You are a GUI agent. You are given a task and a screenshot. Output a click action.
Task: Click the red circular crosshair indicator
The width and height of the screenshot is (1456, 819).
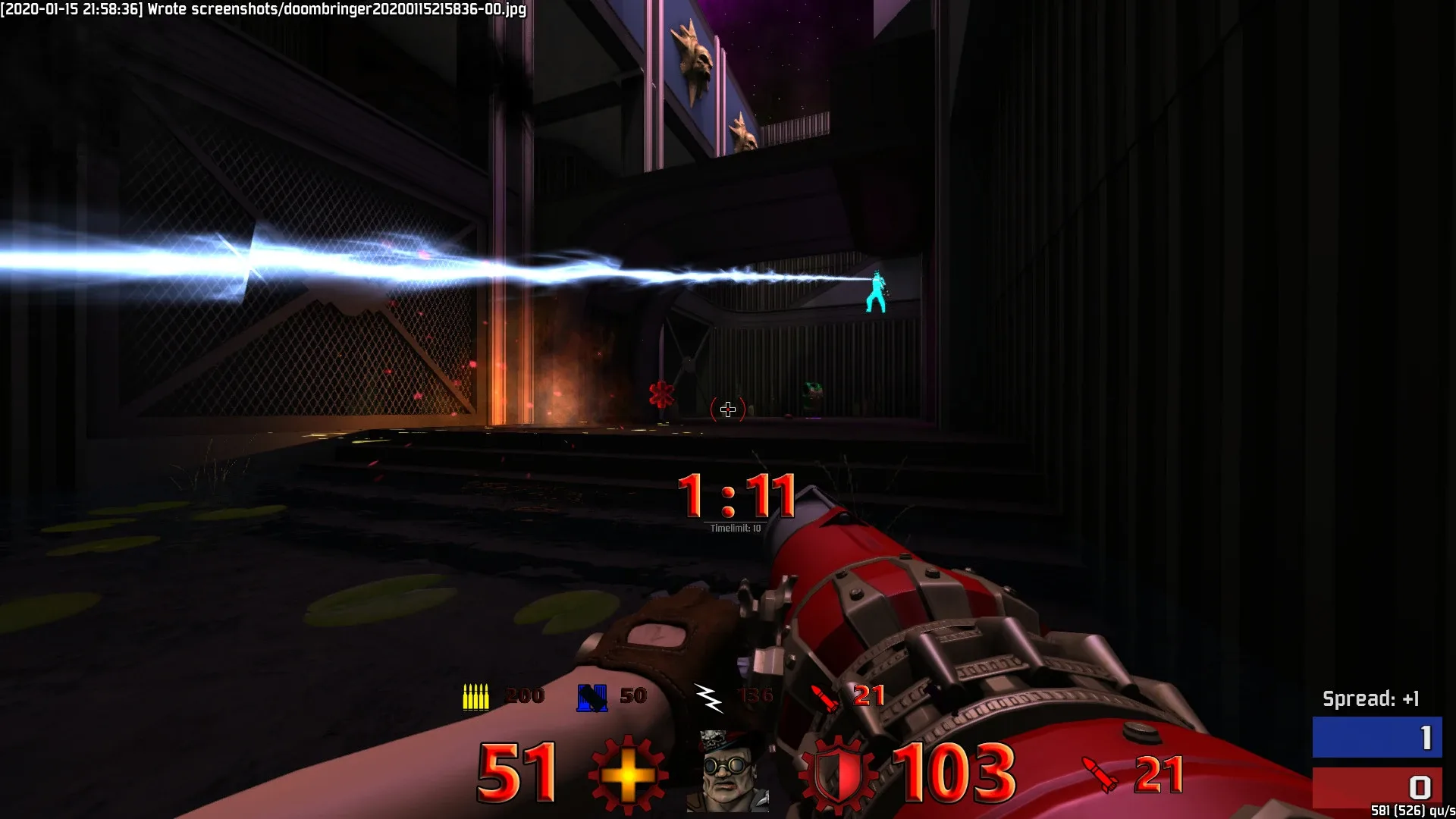(x=727, y=409)
